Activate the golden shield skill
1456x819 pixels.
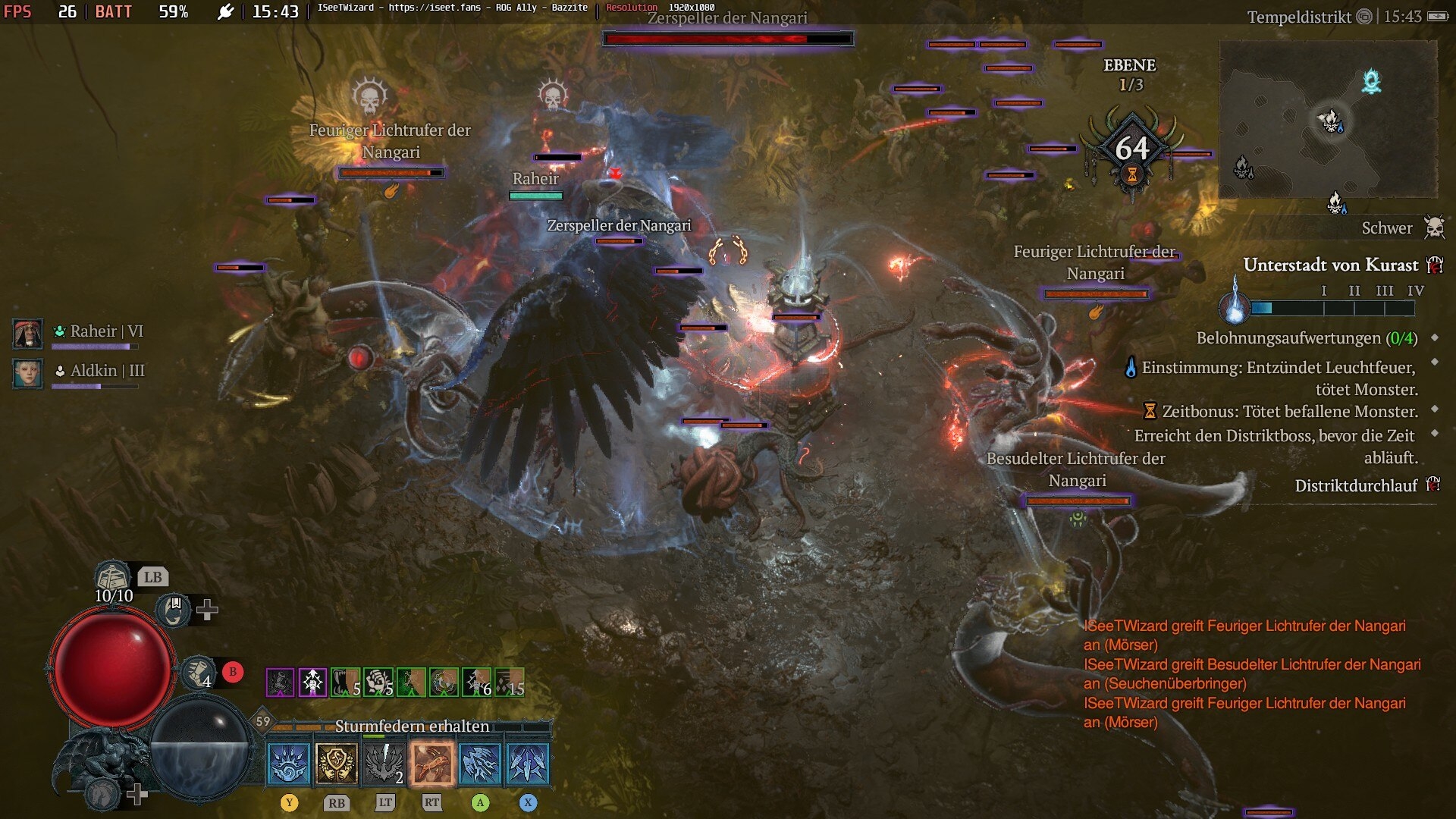pyautogui.click(x=337, y=763)
